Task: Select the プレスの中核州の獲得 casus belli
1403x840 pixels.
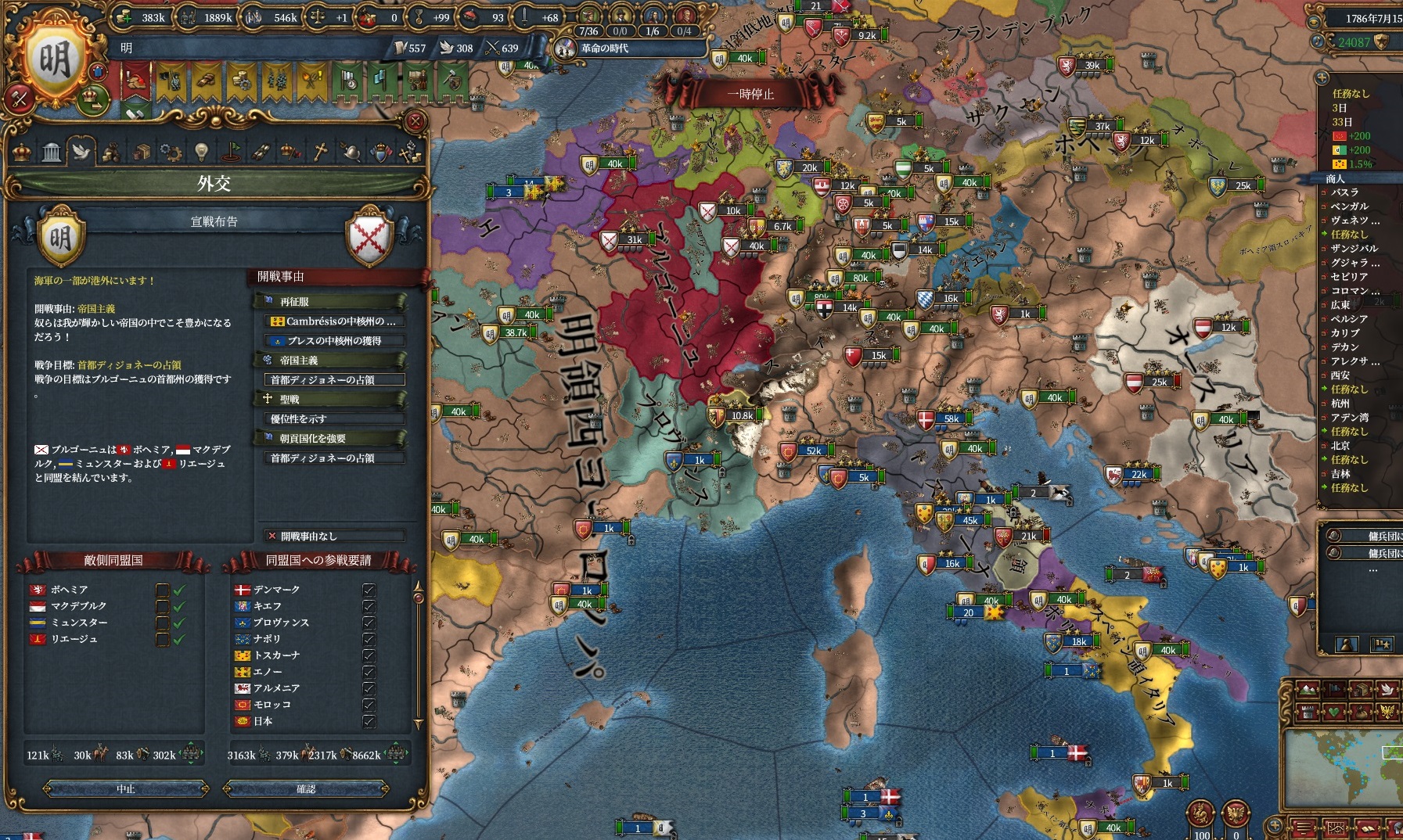Action: pos(335,341)
